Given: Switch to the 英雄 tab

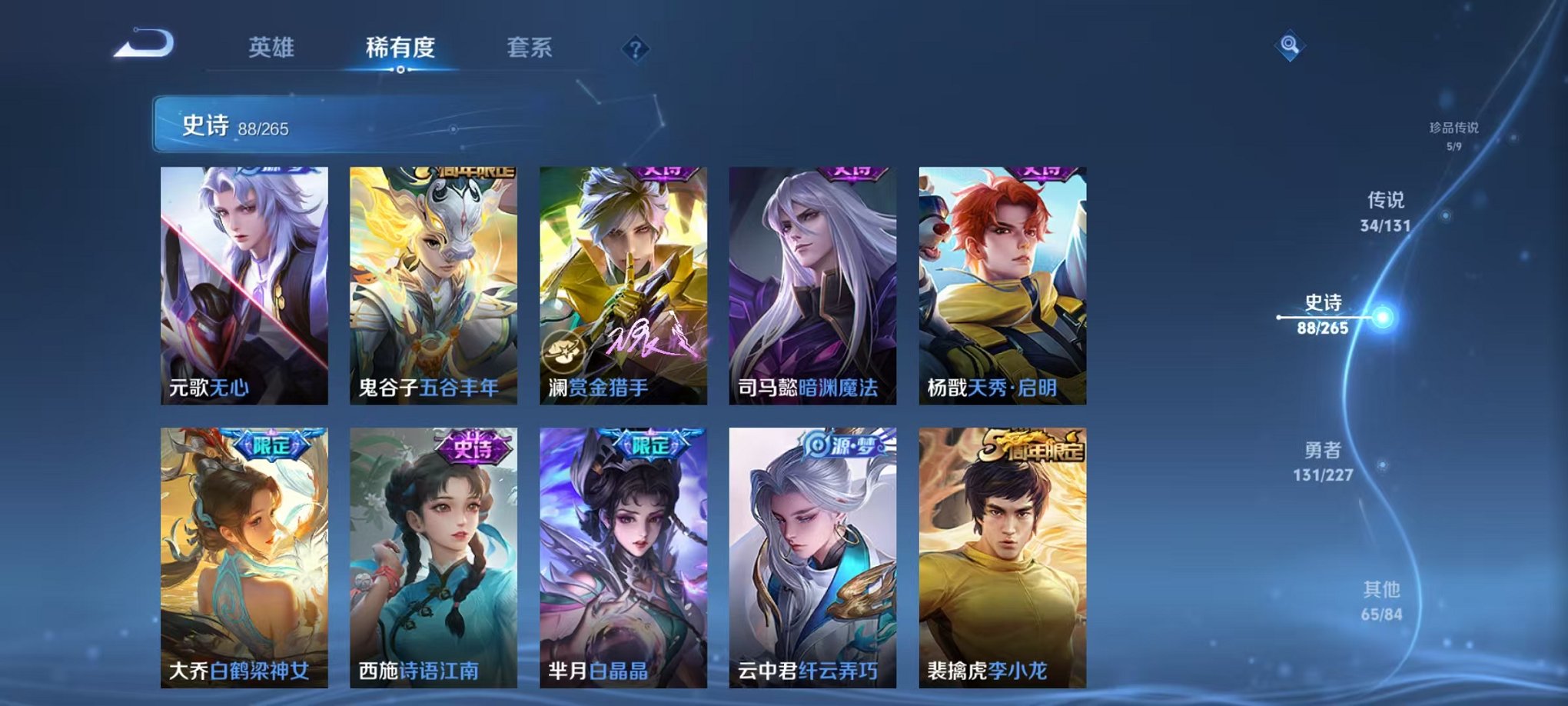Looking at the screenshot, I should point(271,46).
